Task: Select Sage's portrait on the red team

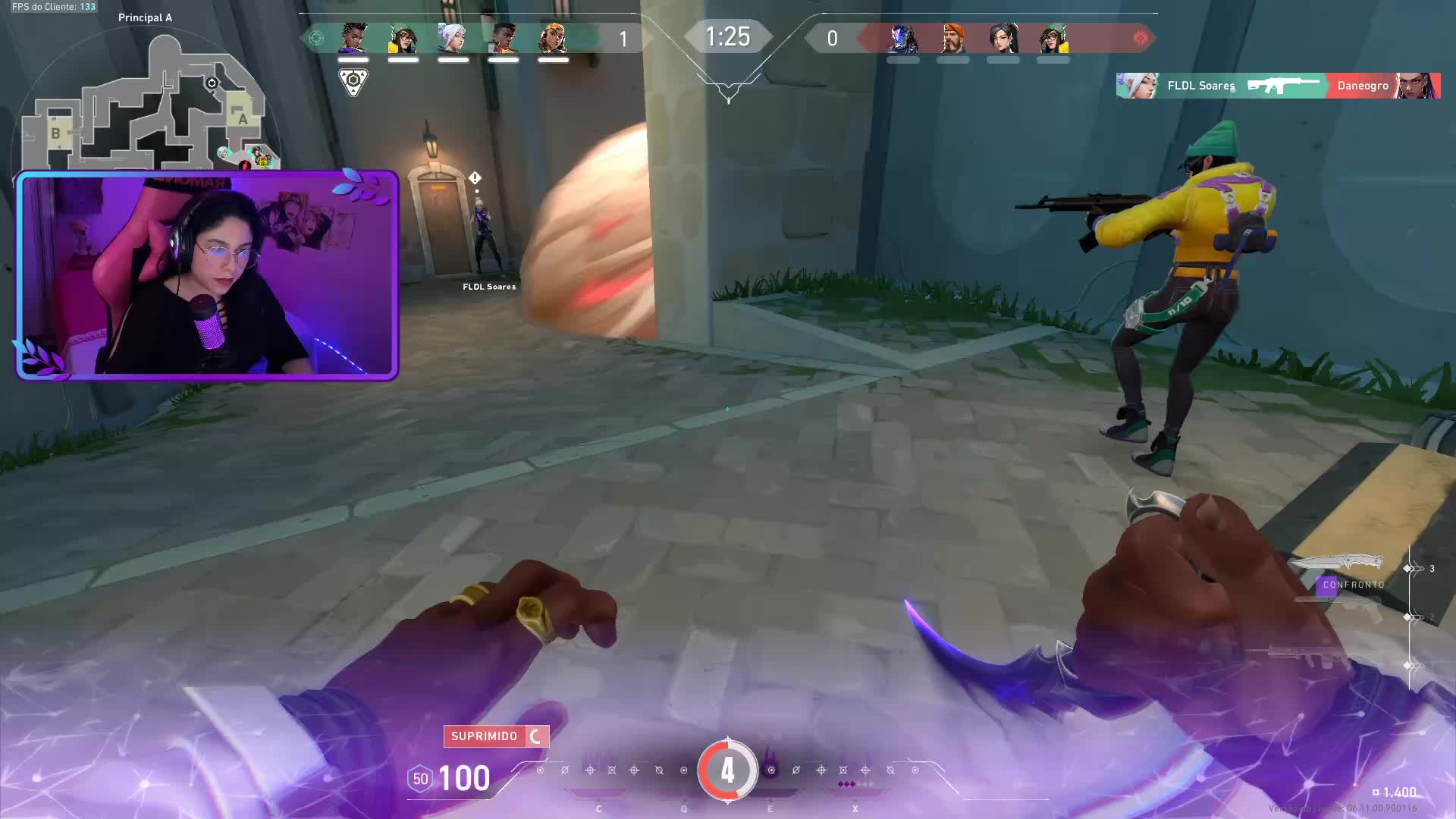Action: coord(1003,38)
